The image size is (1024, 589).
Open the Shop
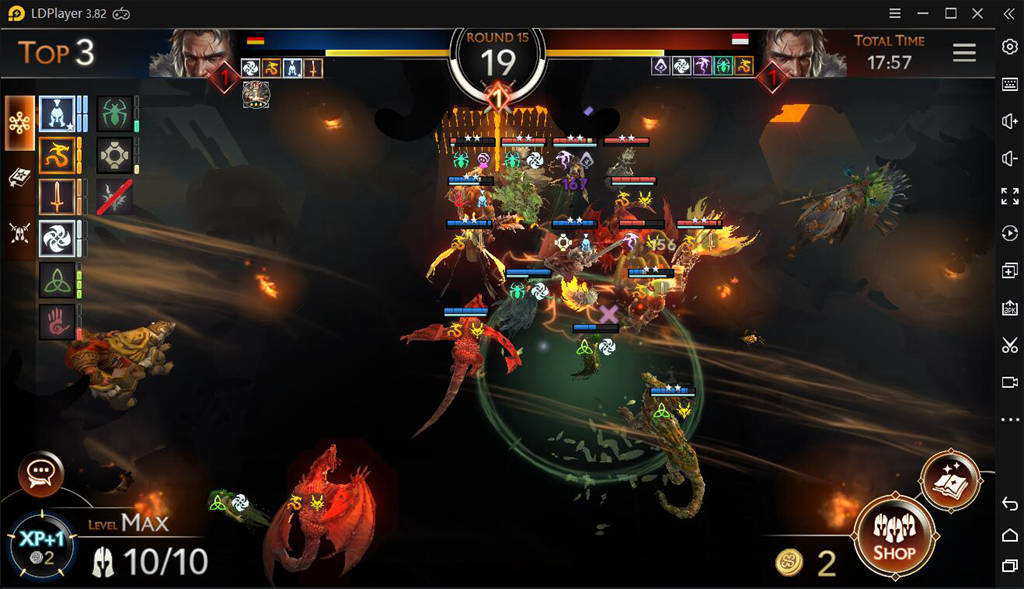(x=893, y=537)
